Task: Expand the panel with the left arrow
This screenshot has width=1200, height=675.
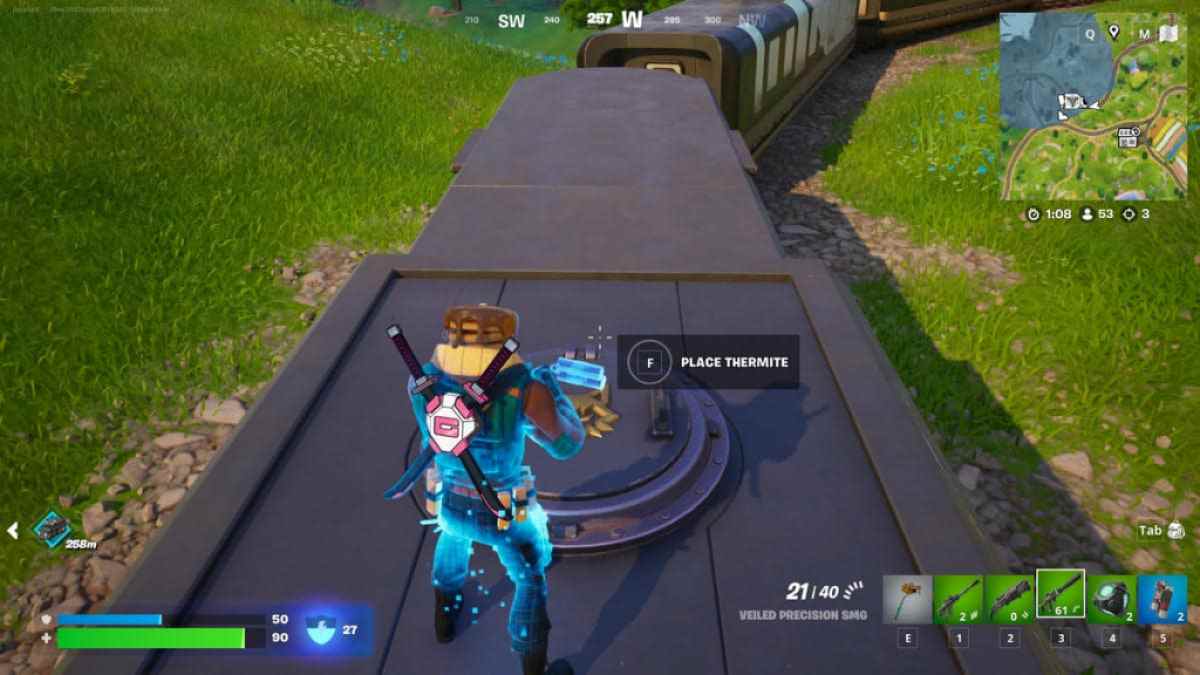Action: click(13, 530)
